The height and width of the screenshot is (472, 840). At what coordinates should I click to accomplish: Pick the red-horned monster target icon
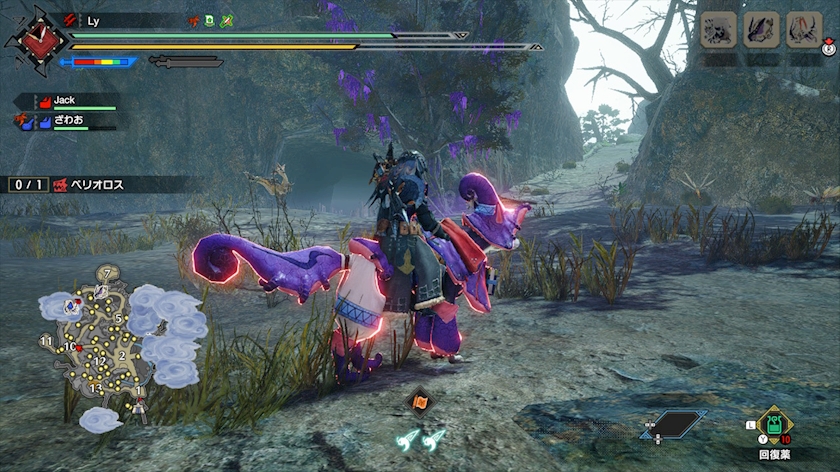pyautogui.click(x=804, y=30)
